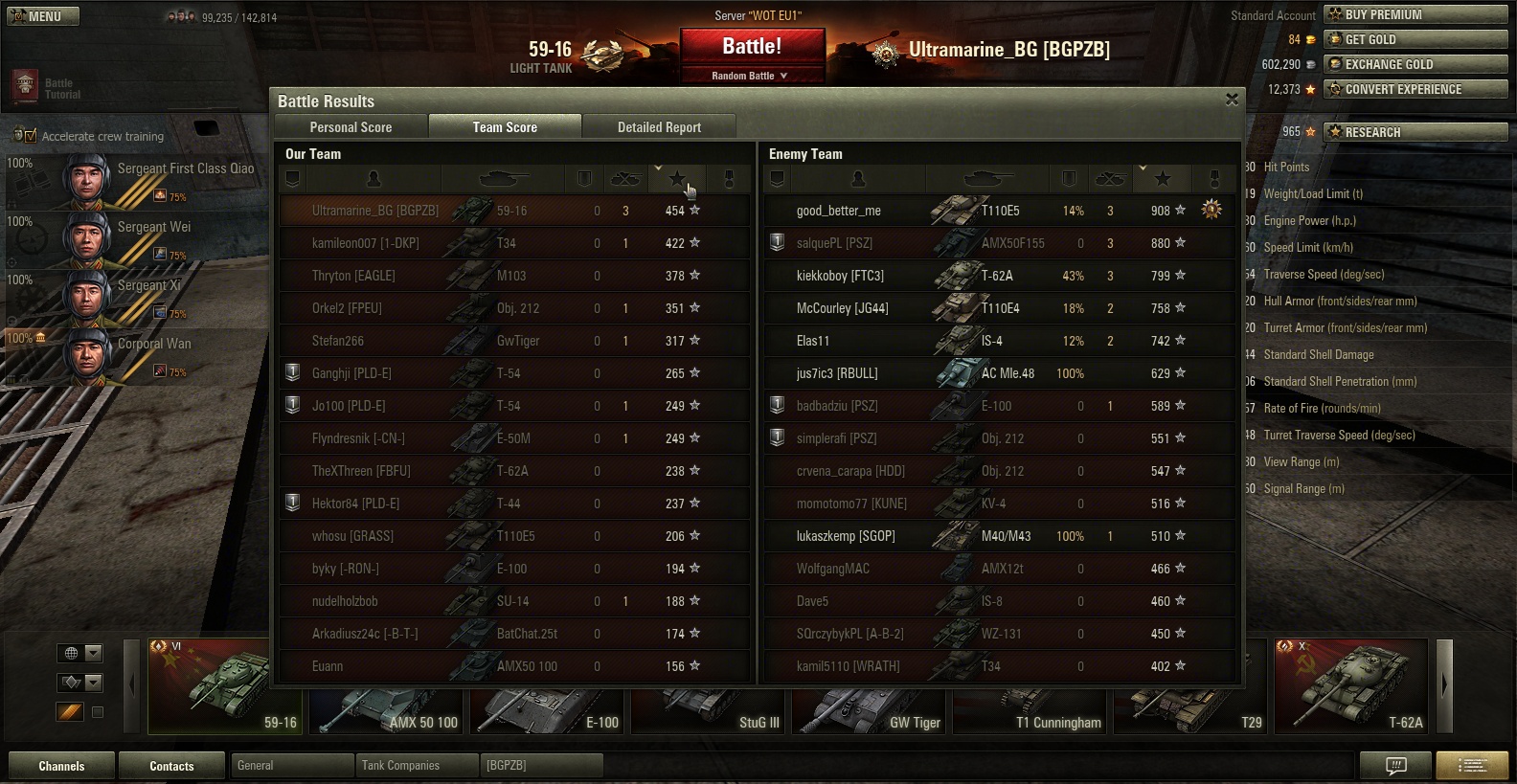Open the Contacts list
Viewport: 1517px width, 784px height.
(171, 766)
